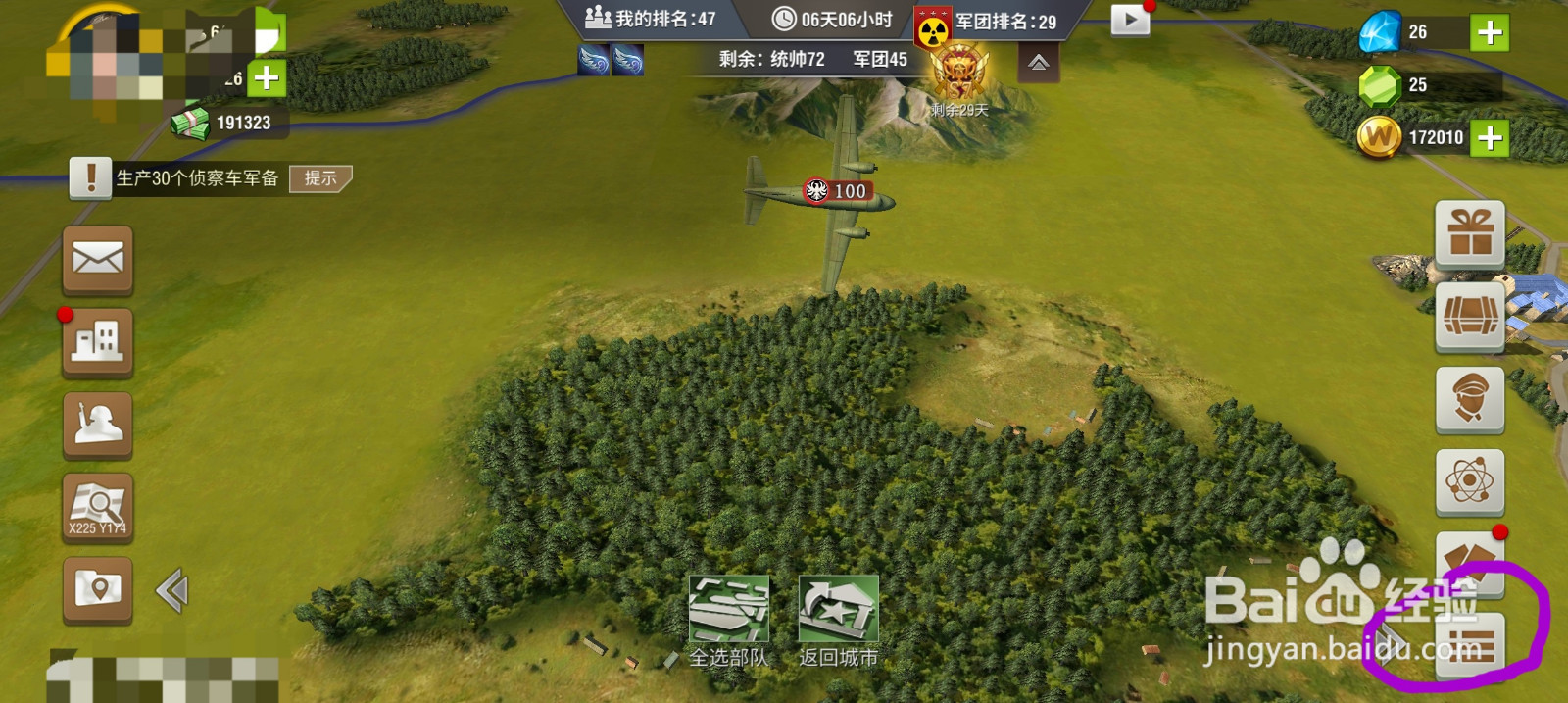1568x703 pixels.
Task: Open the officer commander menu
Action: 1470,399
